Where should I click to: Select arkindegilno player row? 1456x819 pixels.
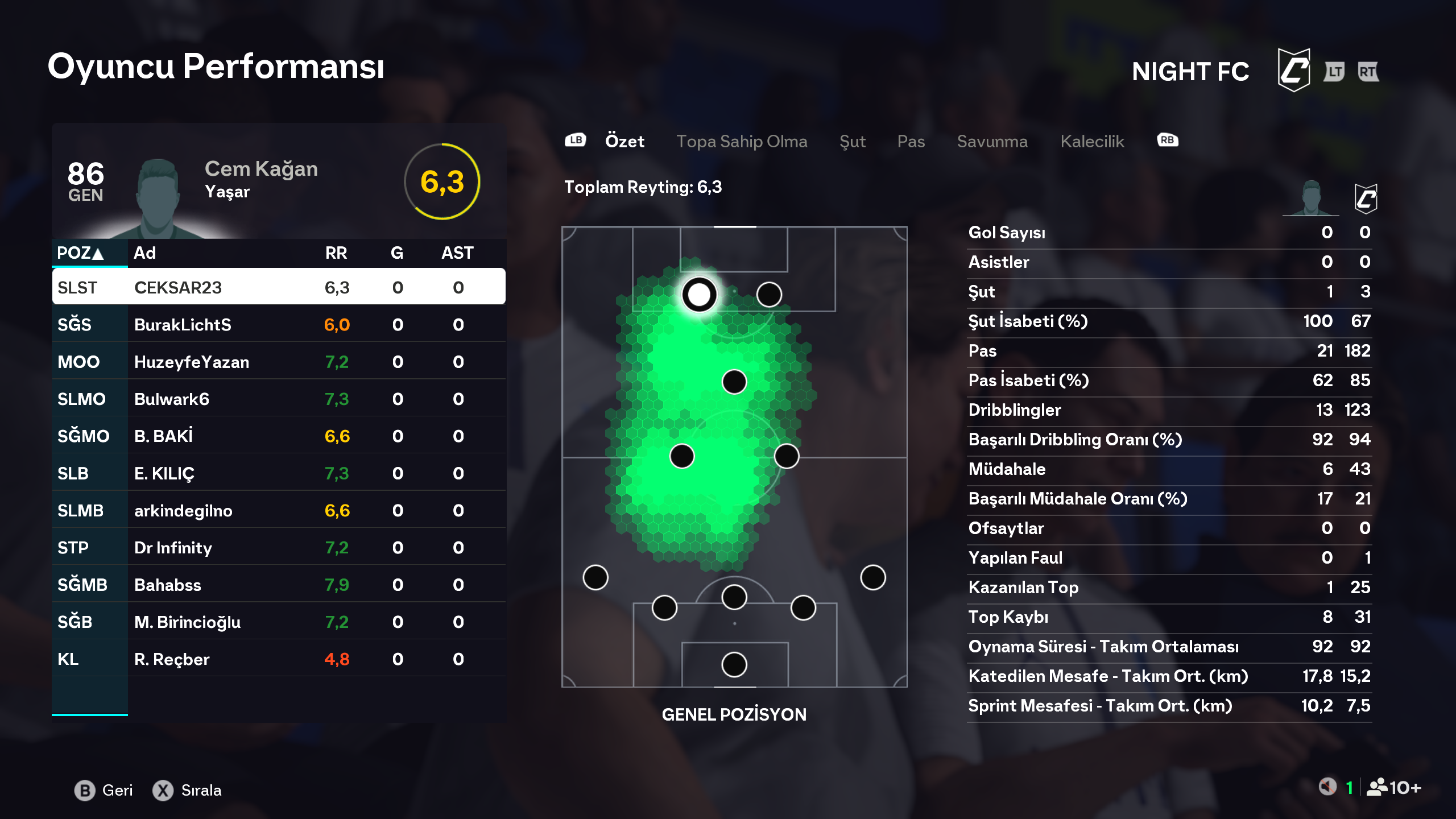279,510
